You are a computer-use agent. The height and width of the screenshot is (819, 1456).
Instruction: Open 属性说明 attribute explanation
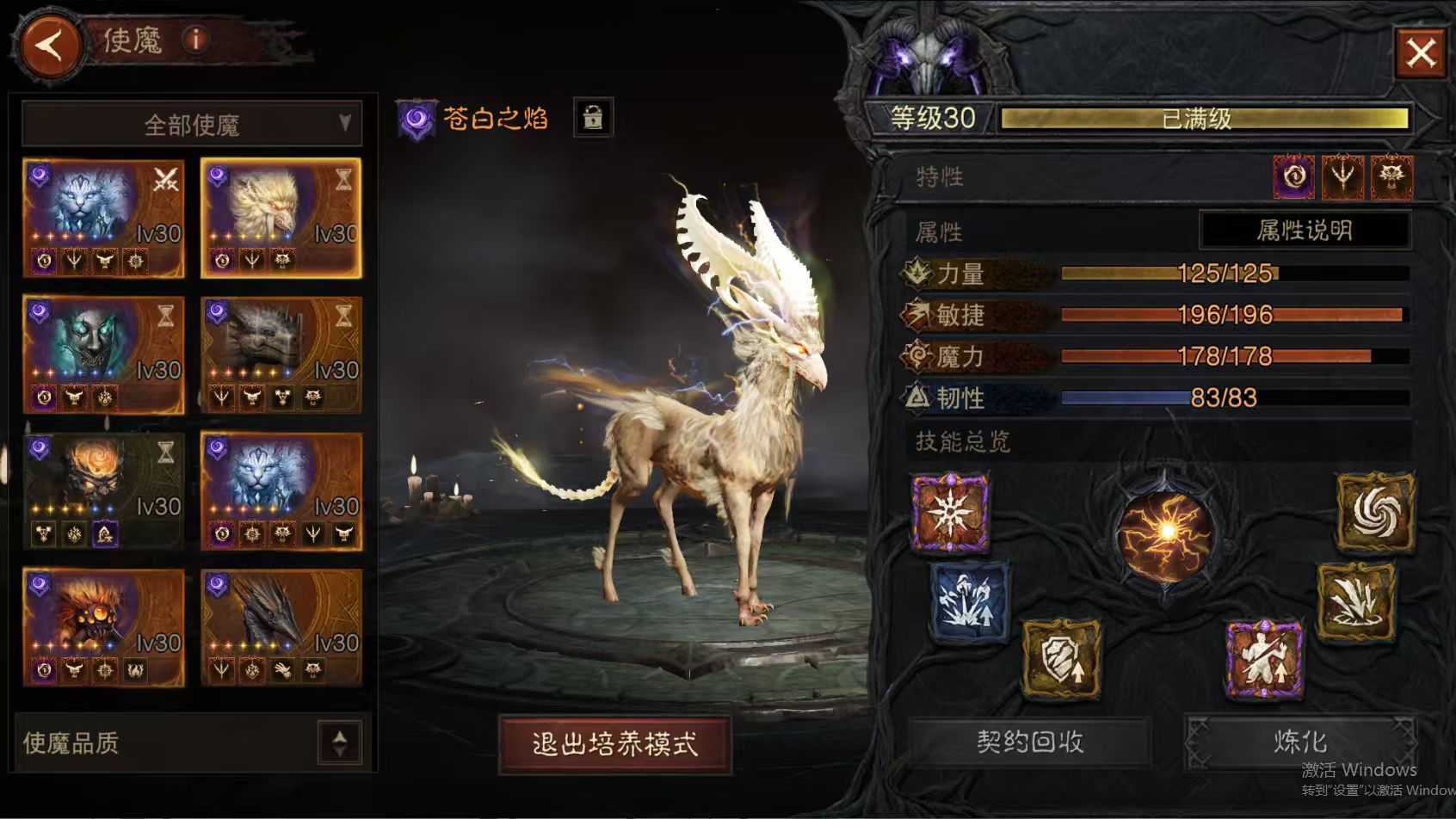(x=1304, y=231)
